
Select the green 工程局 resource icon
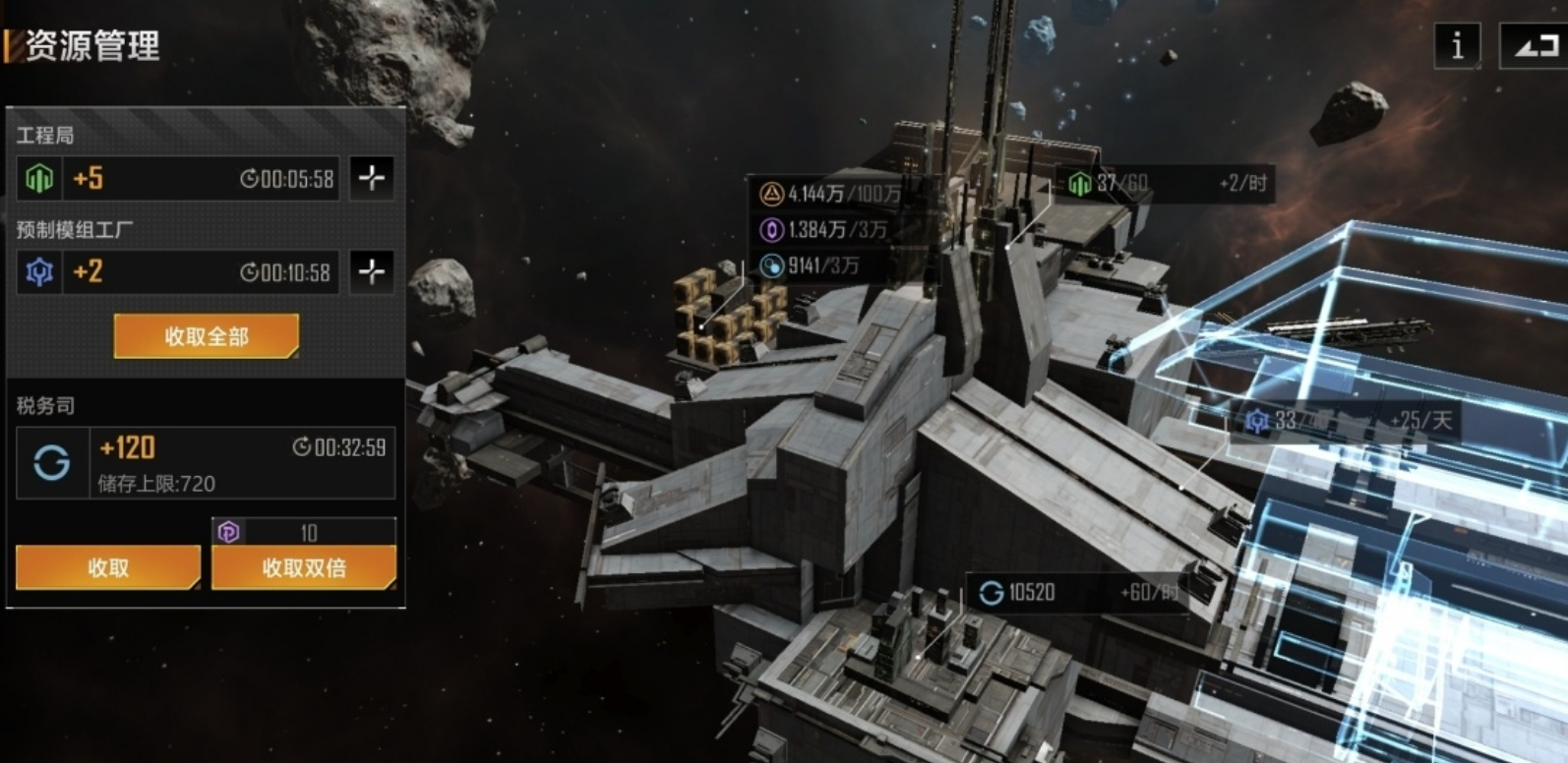pyautogui.click(x=39, y=178)
